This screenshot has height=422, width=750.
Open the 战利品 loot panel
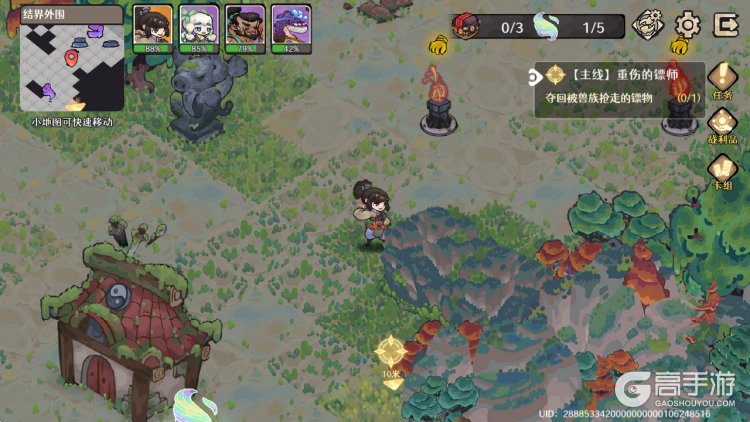point(722,125)
